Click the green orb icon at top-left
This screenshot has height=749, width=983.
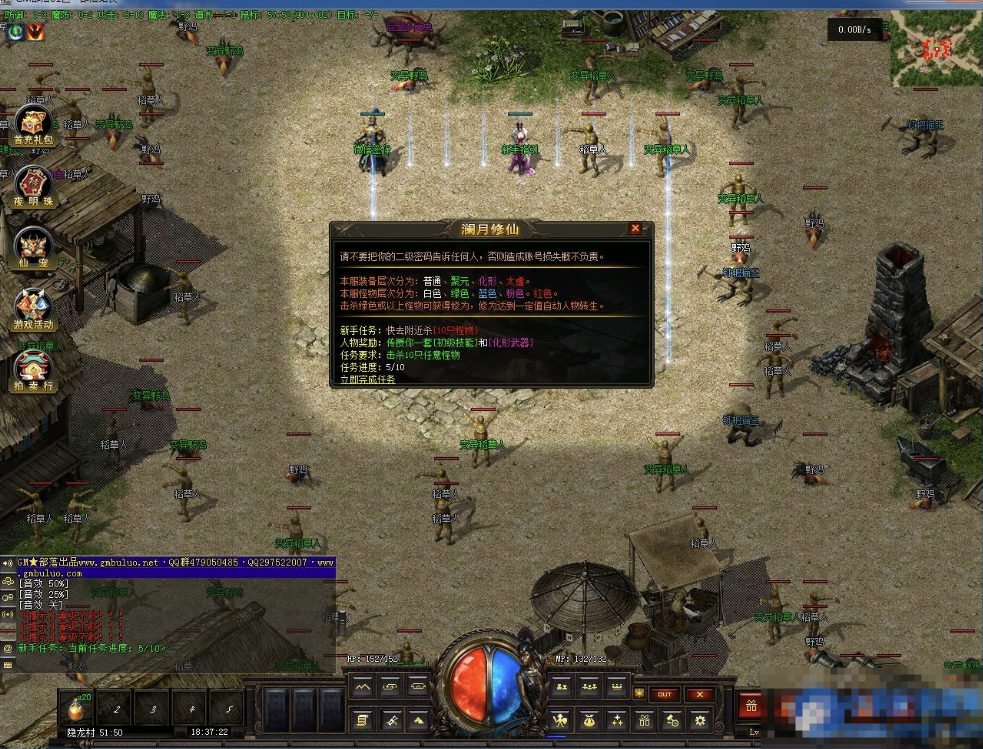pos(15,32)
